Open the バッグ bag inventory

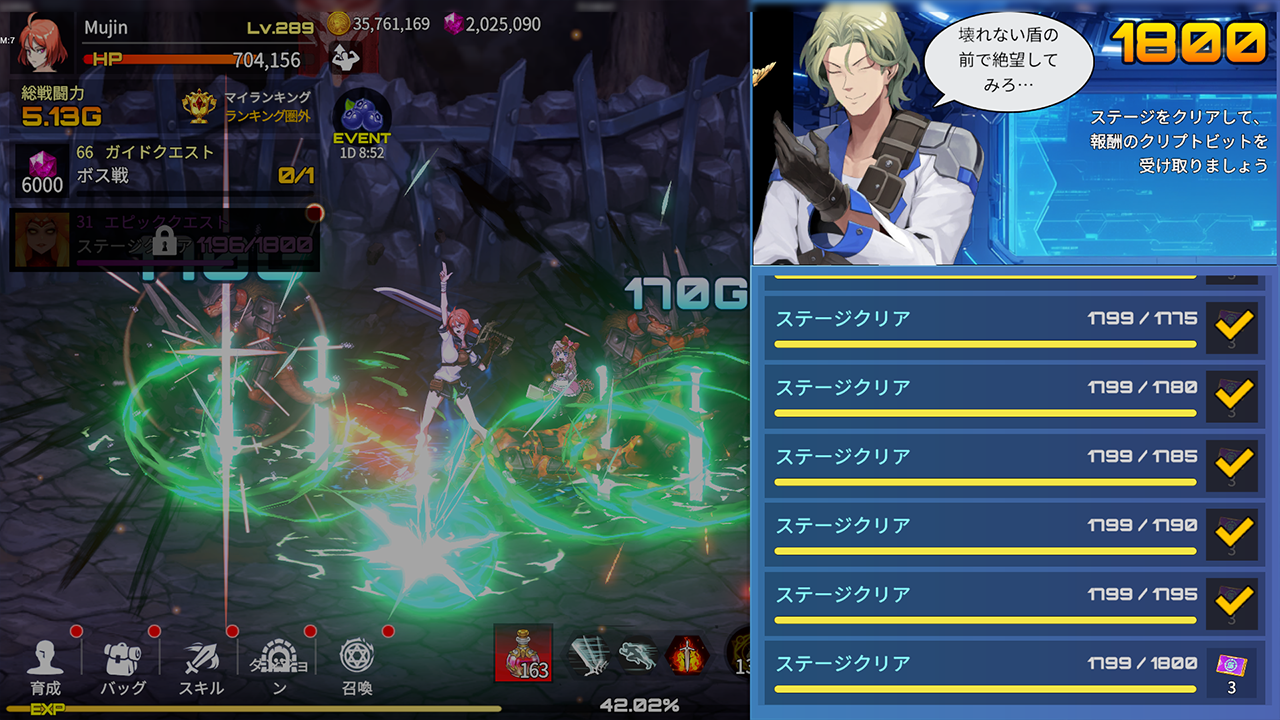click(x=123, y=666)
